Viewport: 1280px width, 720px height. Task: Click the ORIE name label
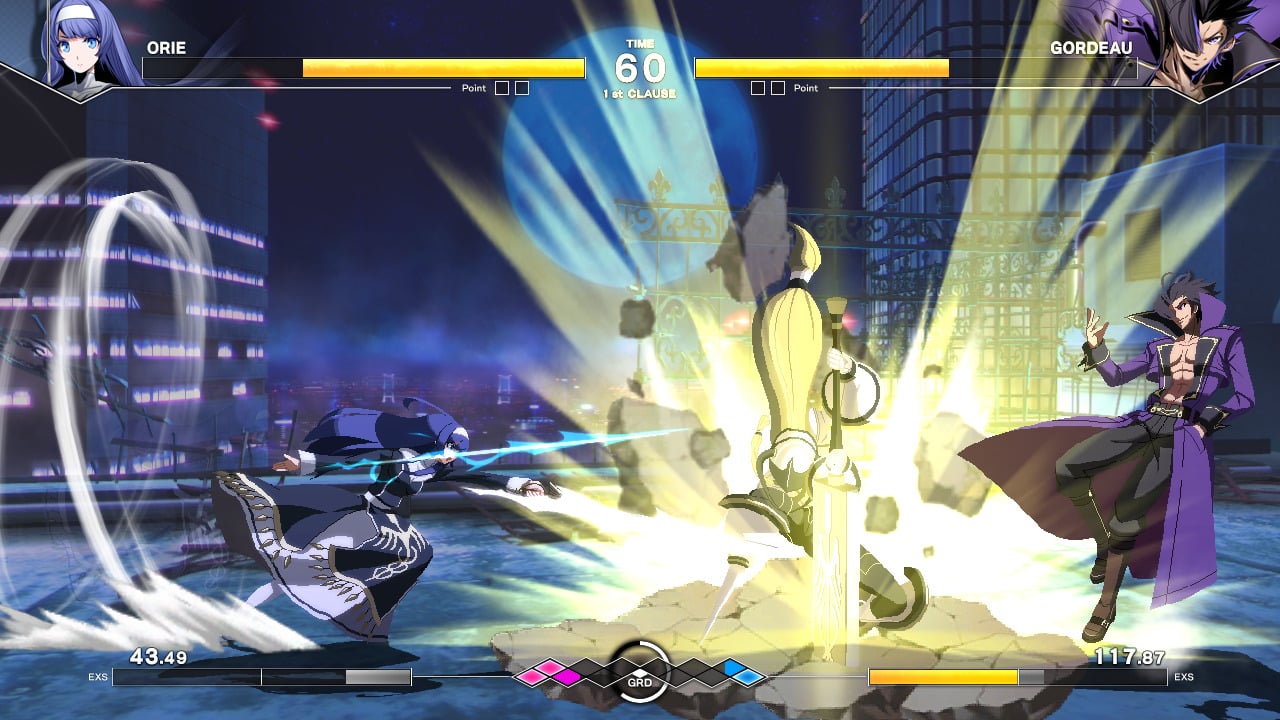167,45
